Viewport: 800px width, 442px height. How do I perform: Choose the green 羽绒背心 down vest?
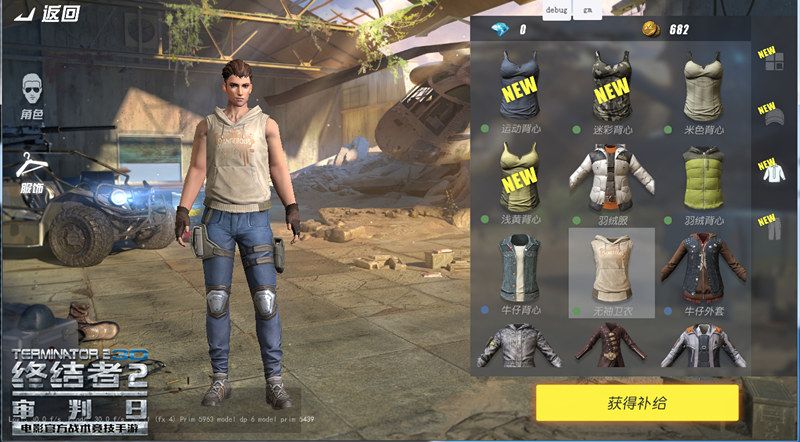(x=701, y=180)
